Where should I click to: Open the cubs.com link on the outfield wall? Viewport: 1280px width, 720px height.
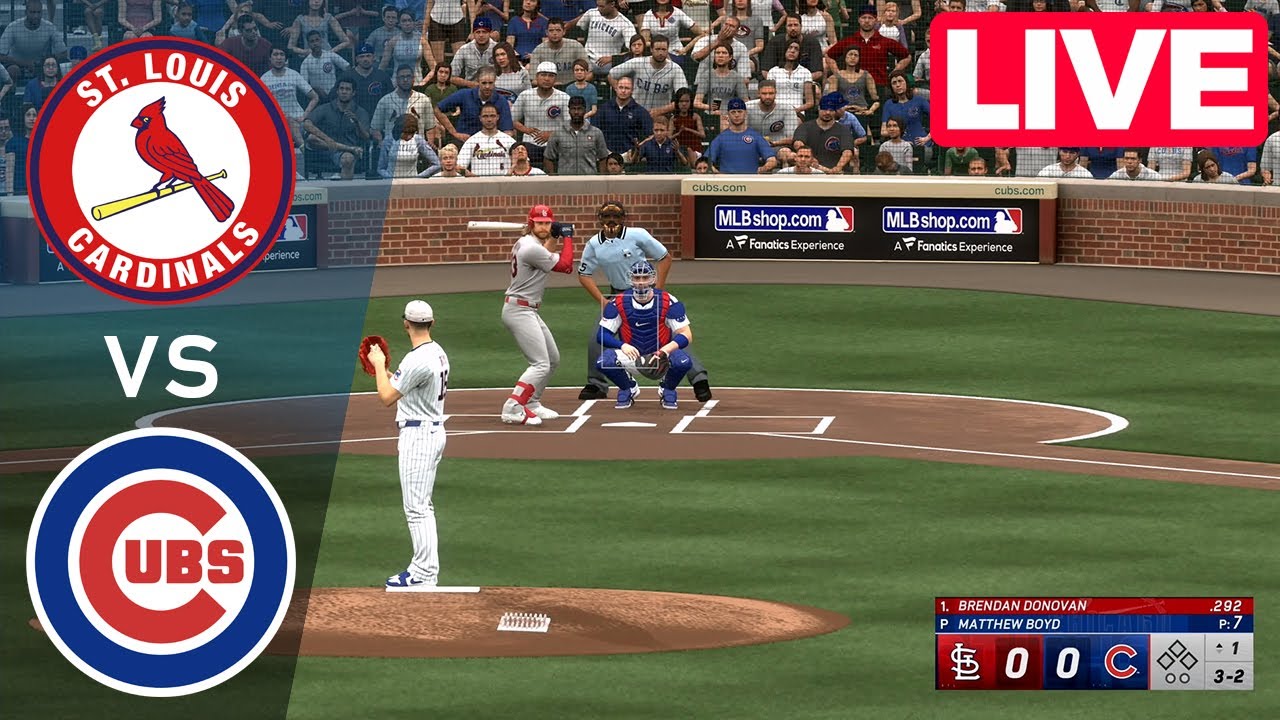pyautogui.click(x=721, y=186)
